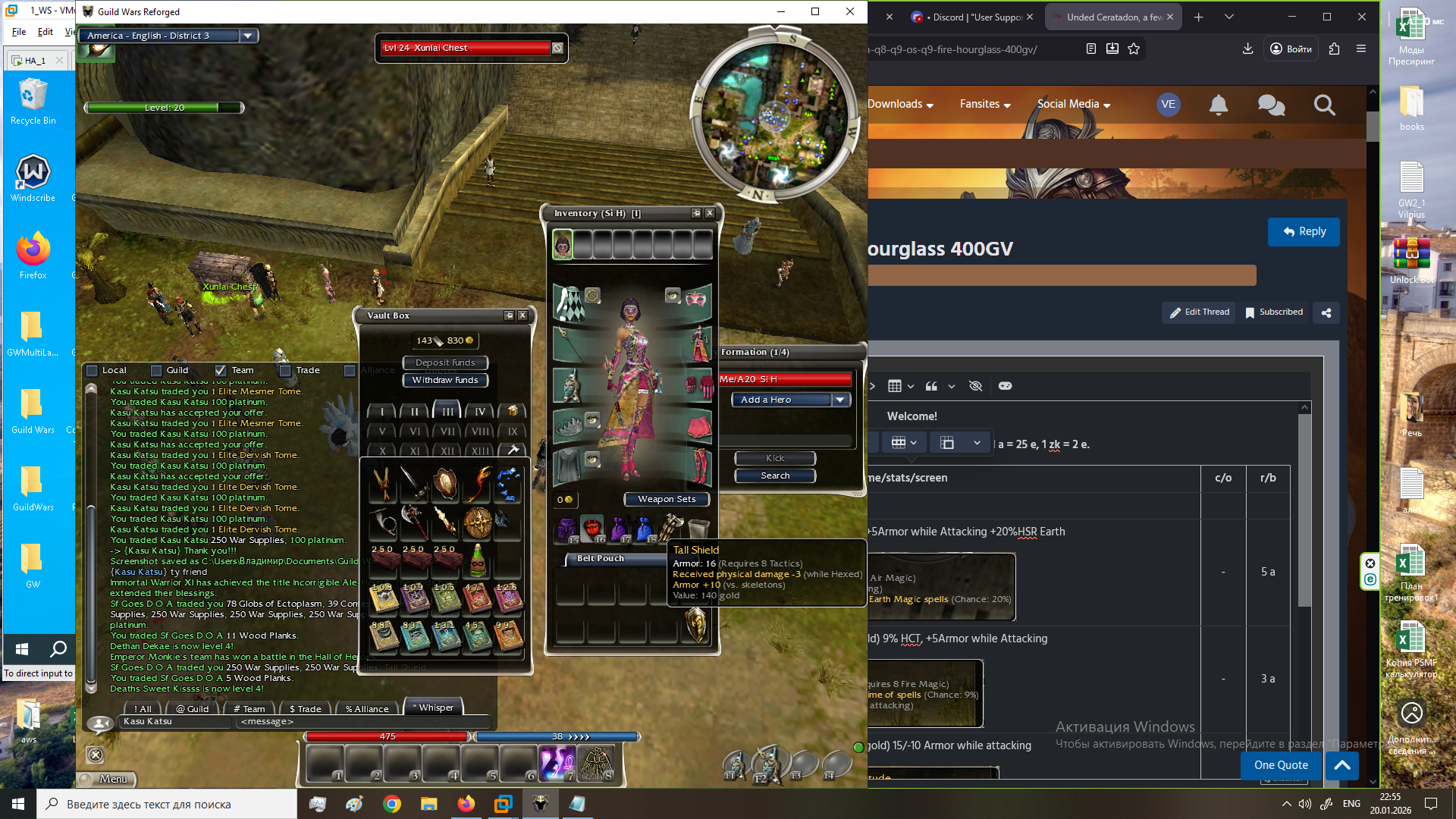Select the green party hat item in vault

[478, 561]
